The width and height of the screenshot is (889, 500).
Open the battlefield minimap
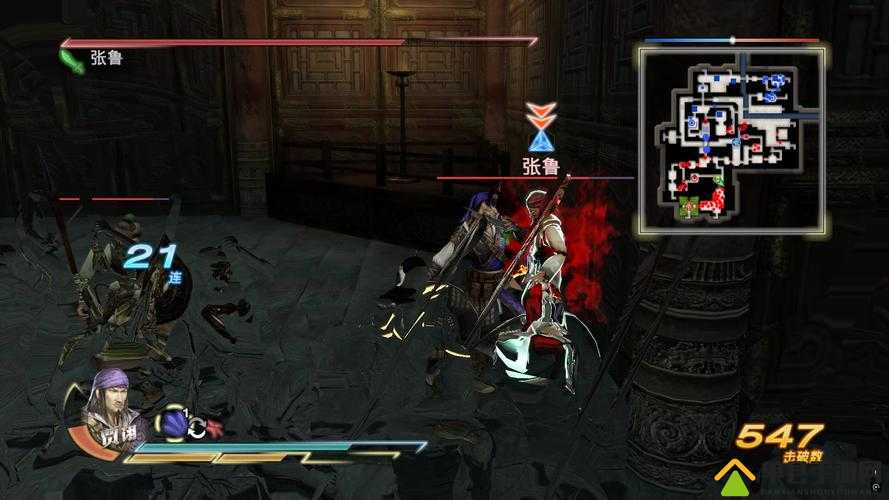(733, 138)
